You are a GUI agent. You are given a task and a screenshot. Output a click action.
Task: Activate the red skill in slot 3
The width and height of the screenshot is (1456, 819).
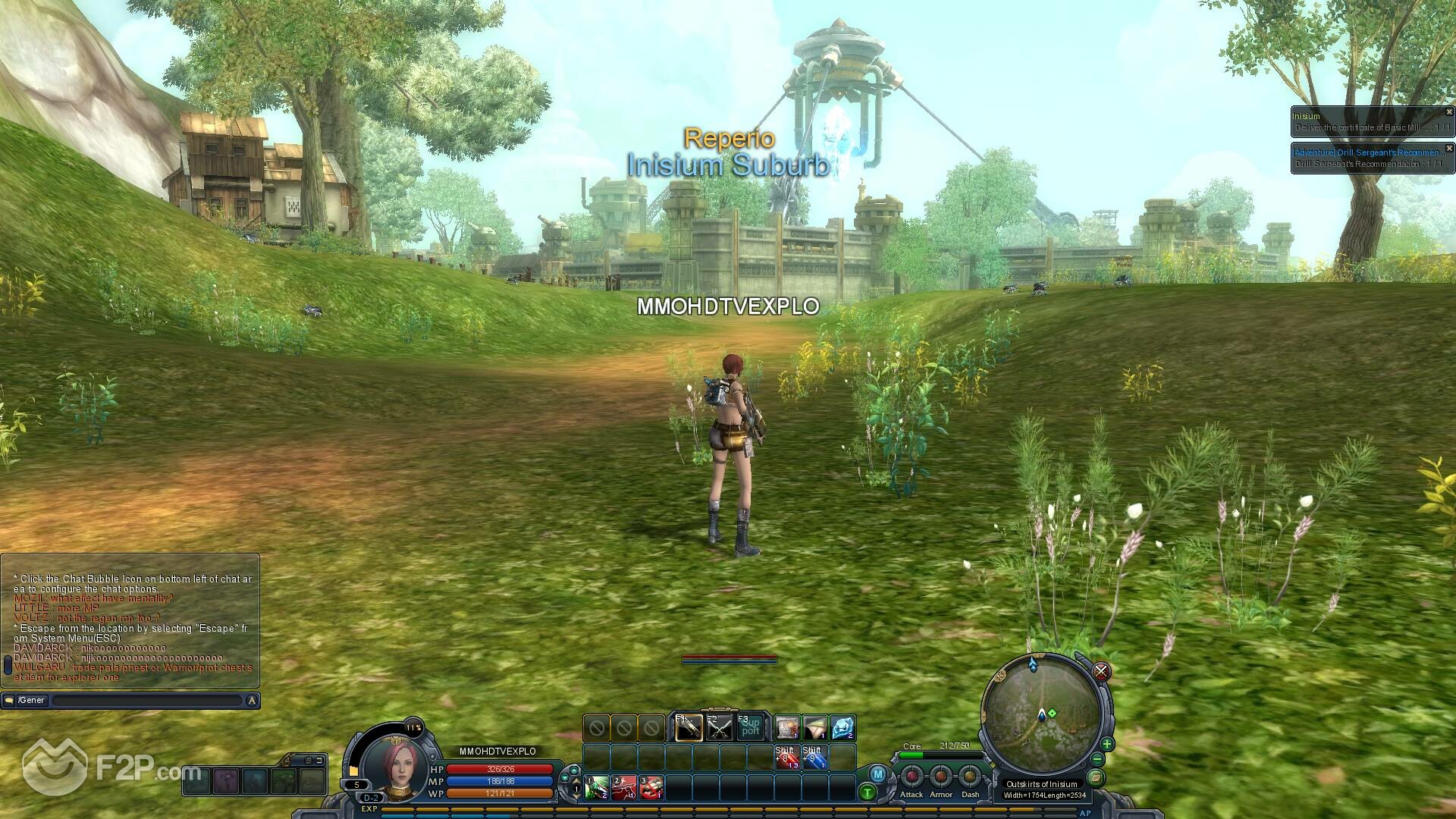pos(651,788)
